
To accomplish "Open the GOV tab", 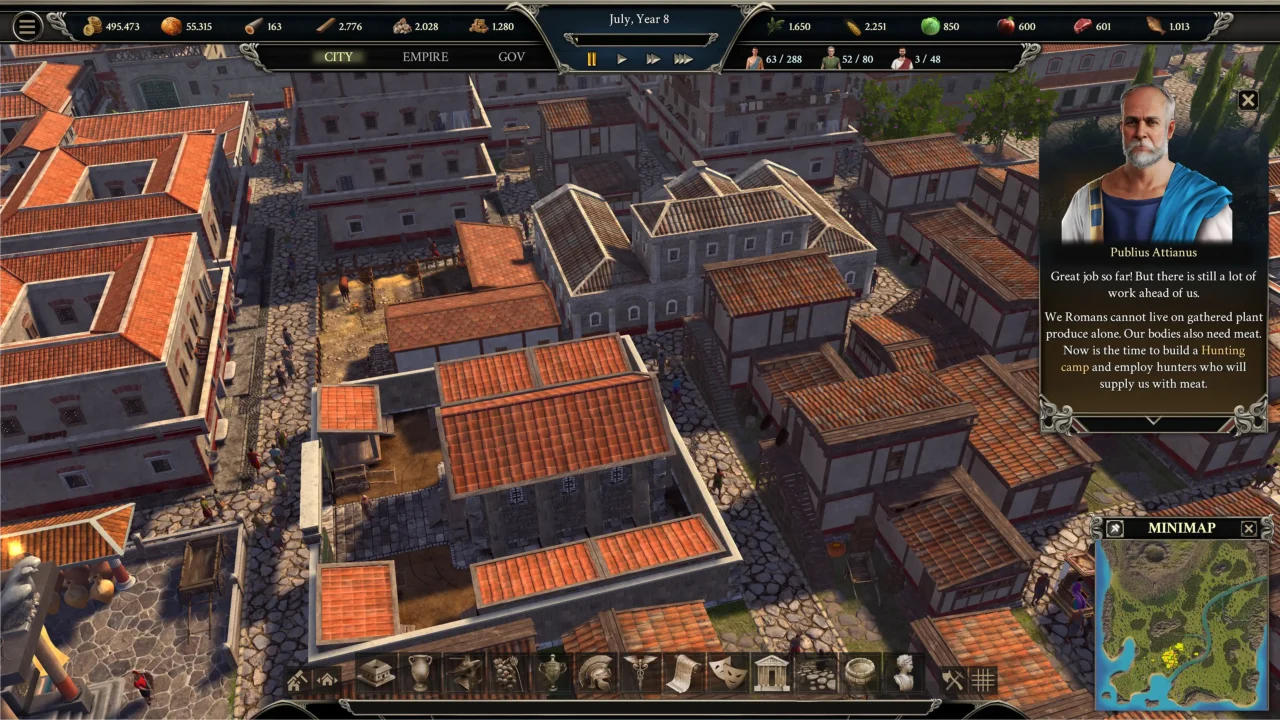I will [511, 57].
